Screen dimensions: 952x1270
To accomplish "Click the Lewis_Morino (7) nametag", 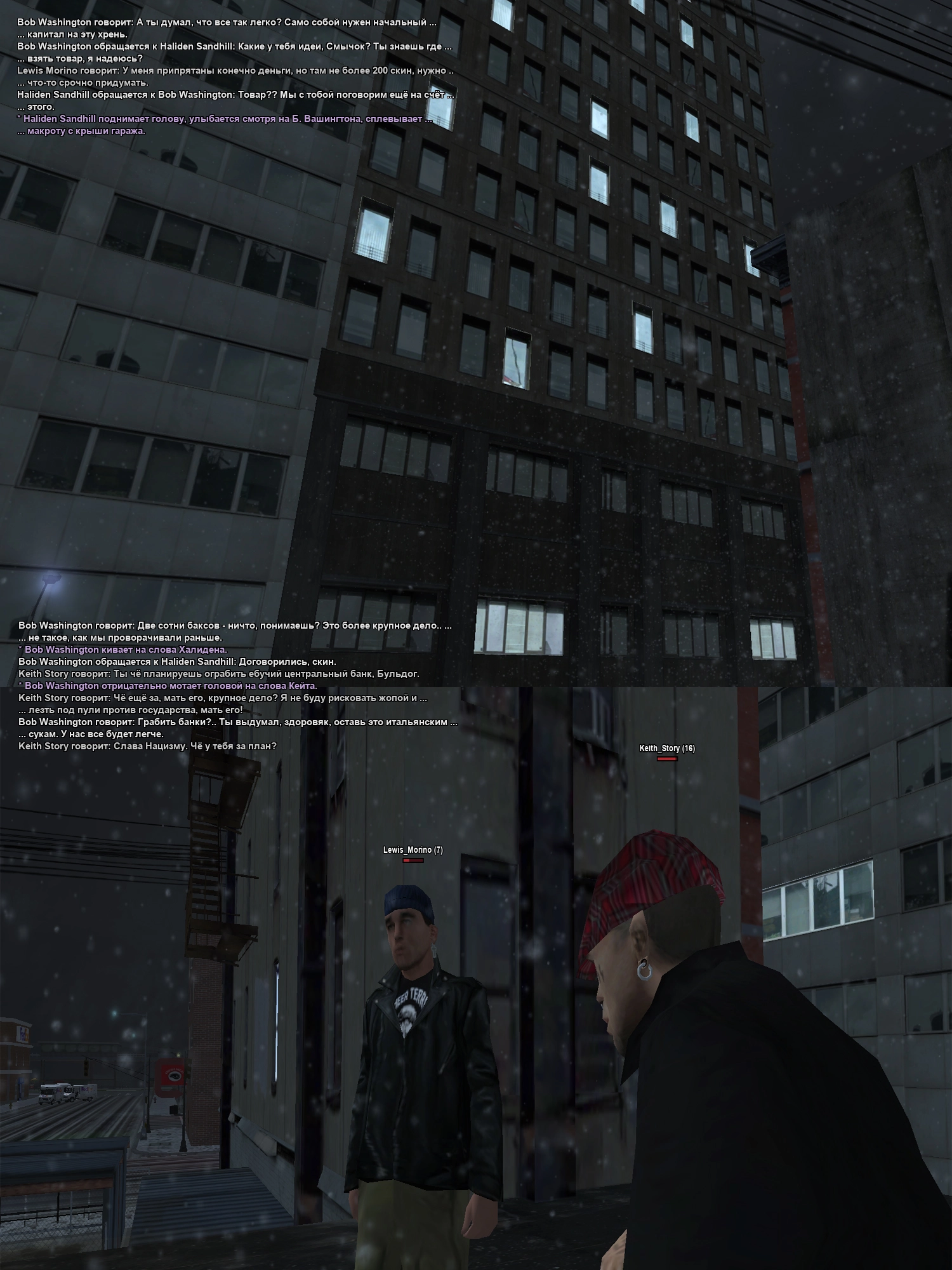I will point(413,850).
